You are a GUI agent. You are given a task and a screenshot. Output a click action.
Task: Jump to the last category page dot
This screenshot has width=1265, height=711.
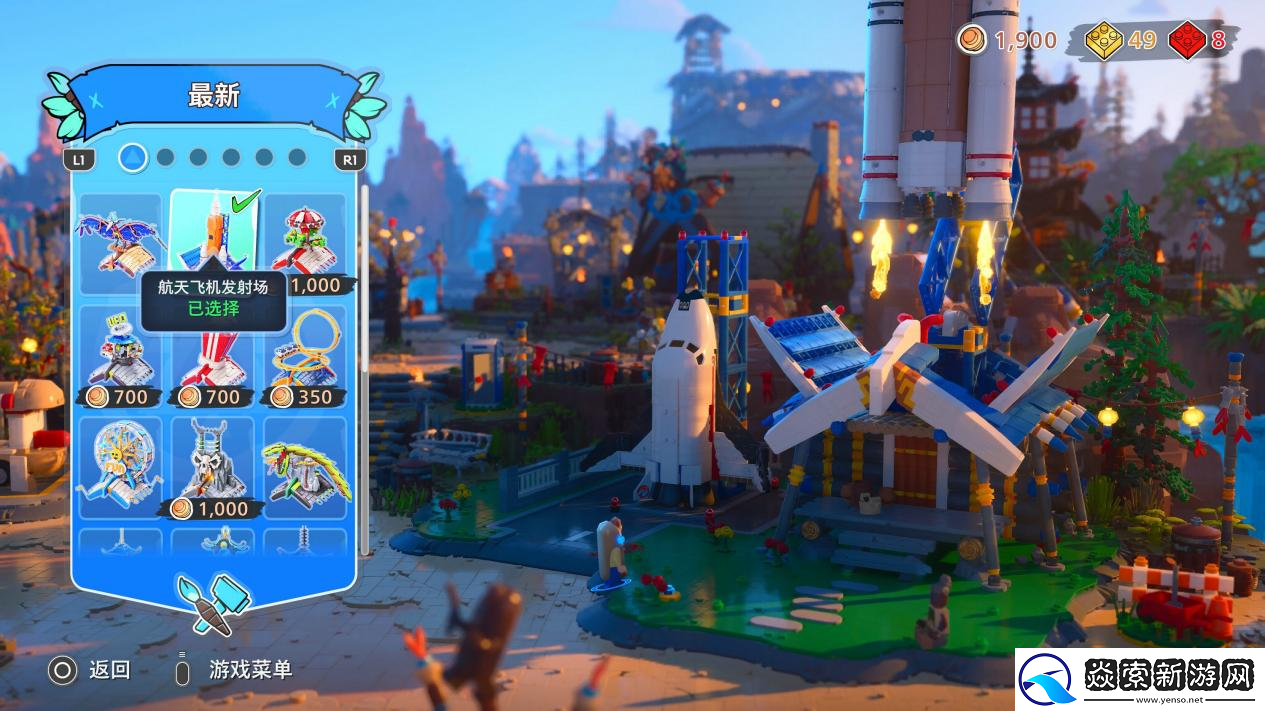(x=297, y=157)
